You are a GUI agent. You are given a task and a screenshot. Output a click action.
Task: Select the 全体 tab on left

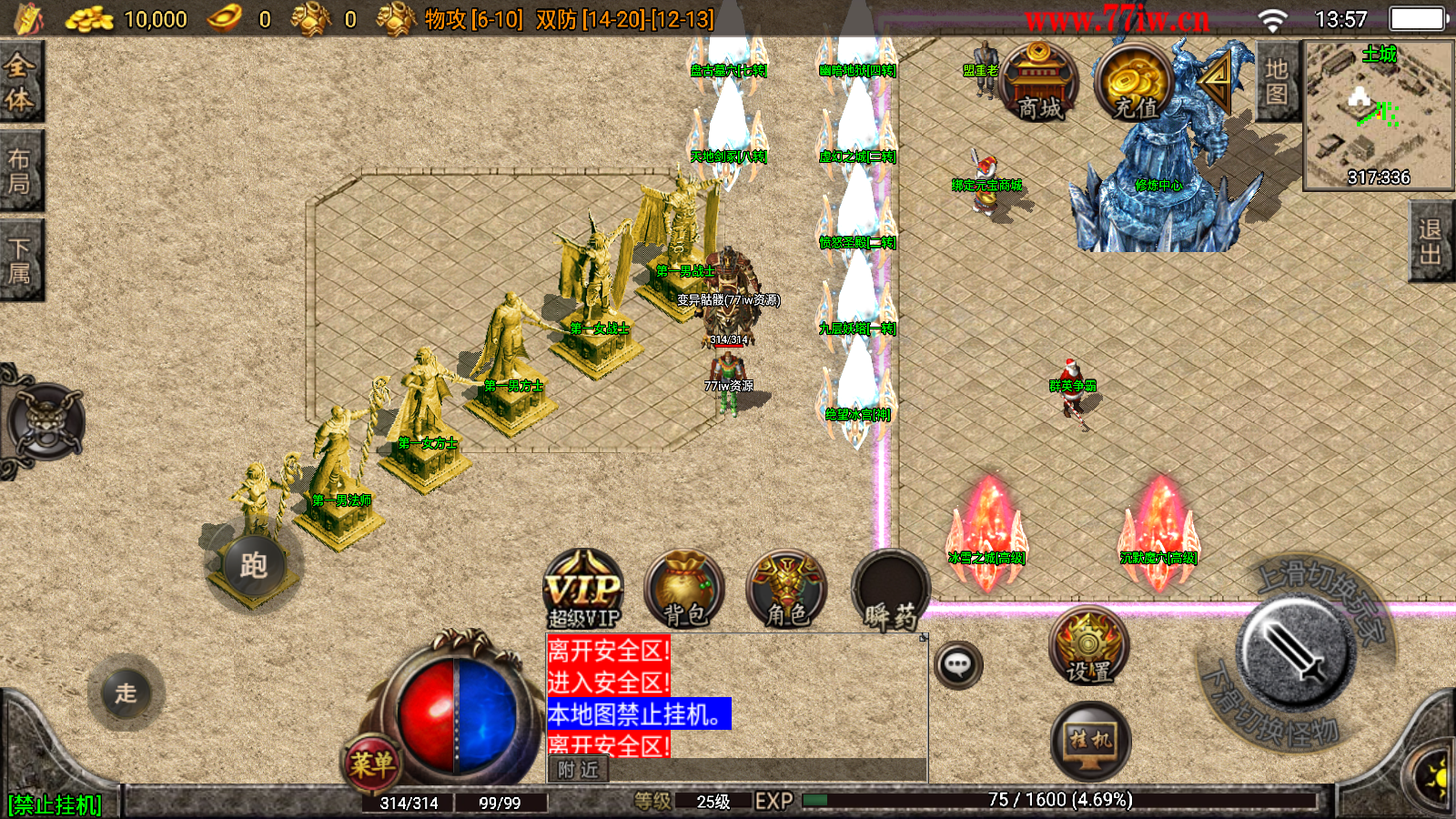click(20, 82)
